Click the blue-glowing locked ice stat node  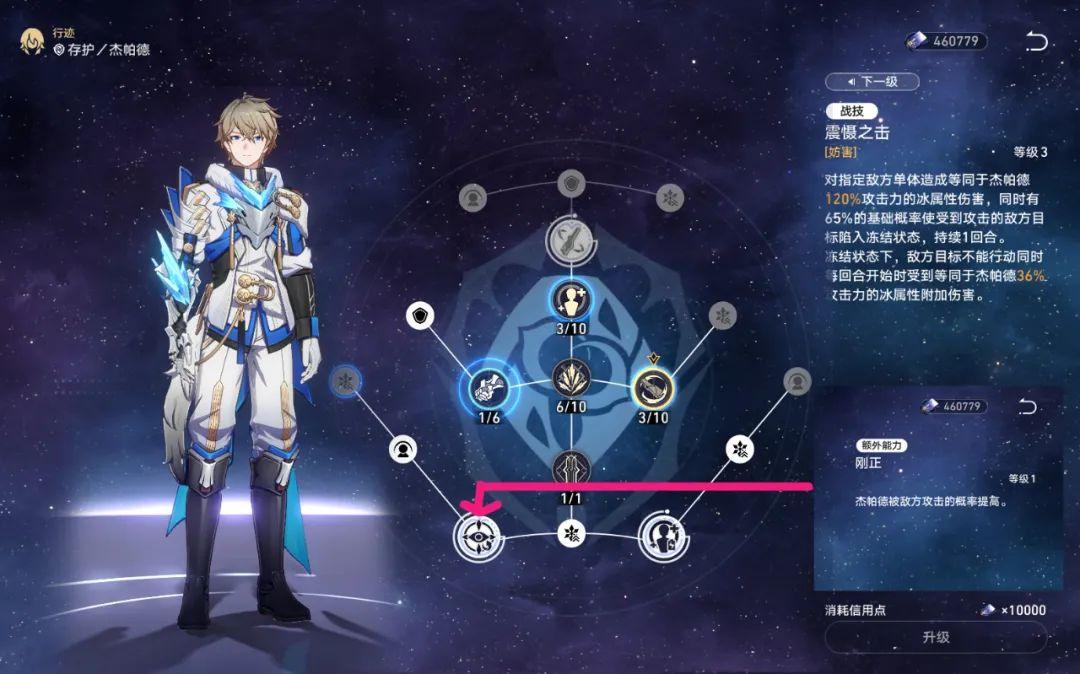tap(345, 381)
